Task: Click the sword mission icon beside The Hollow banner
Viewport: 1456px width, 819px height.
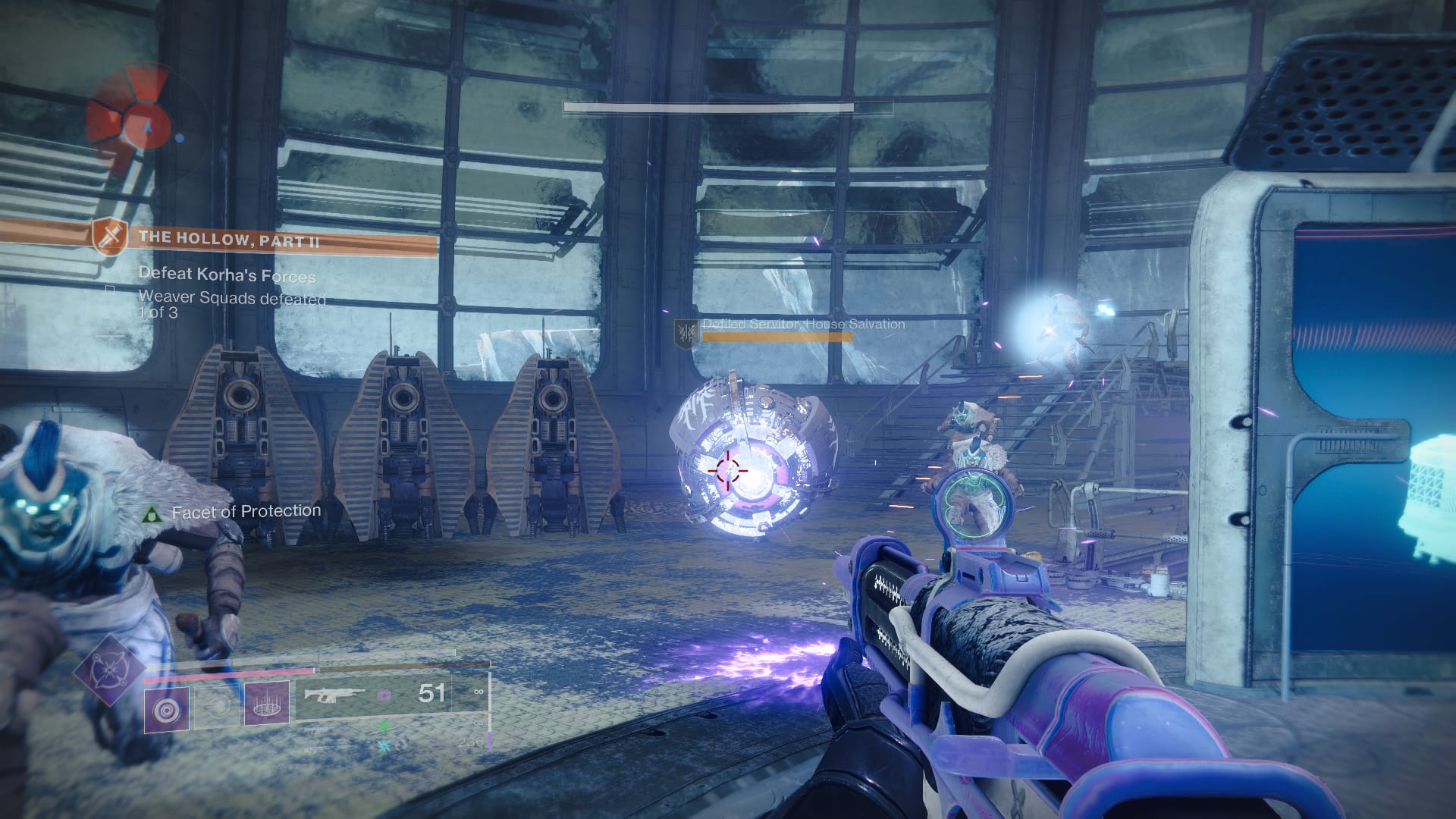Action: point(109,238)
